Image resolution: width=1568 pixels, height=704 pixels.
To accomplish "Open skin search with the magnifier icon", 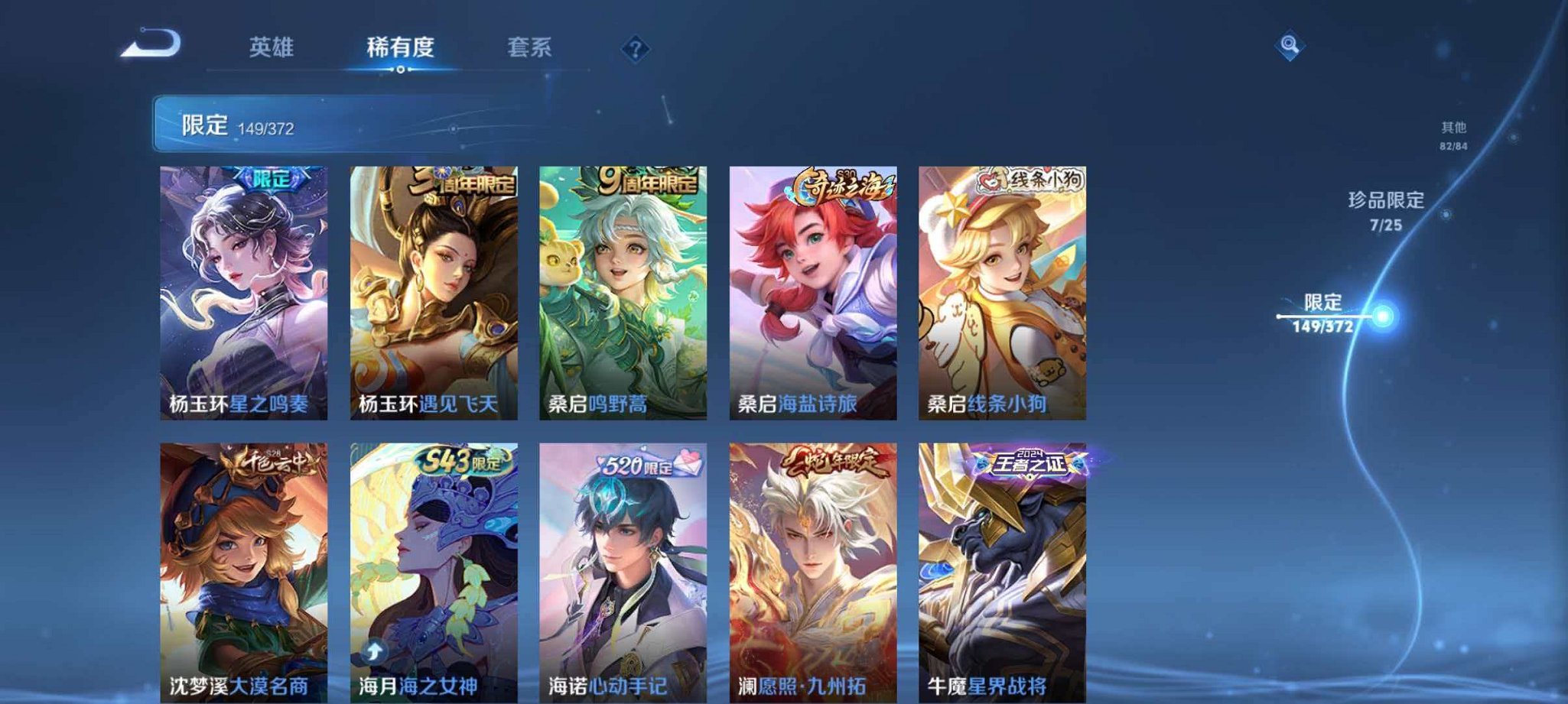I will click(x=1288, y=46).
